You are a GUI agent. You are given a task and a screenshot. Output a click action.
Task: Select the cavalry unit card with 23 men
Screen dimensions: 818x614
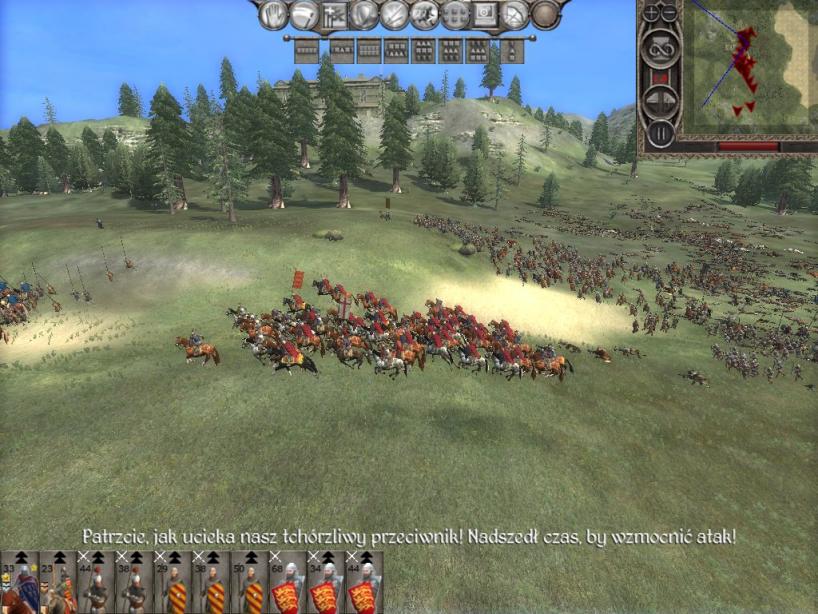pos(58,584)
